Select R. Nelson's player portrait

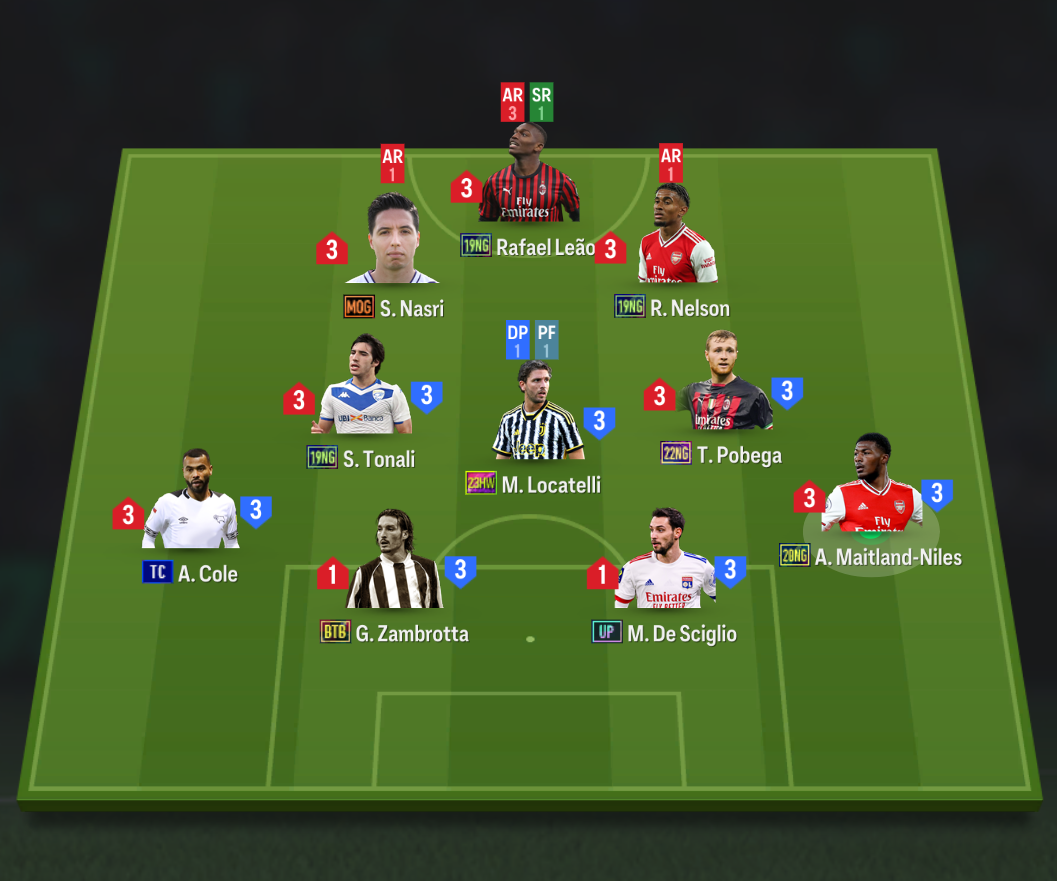pos(677,237)
